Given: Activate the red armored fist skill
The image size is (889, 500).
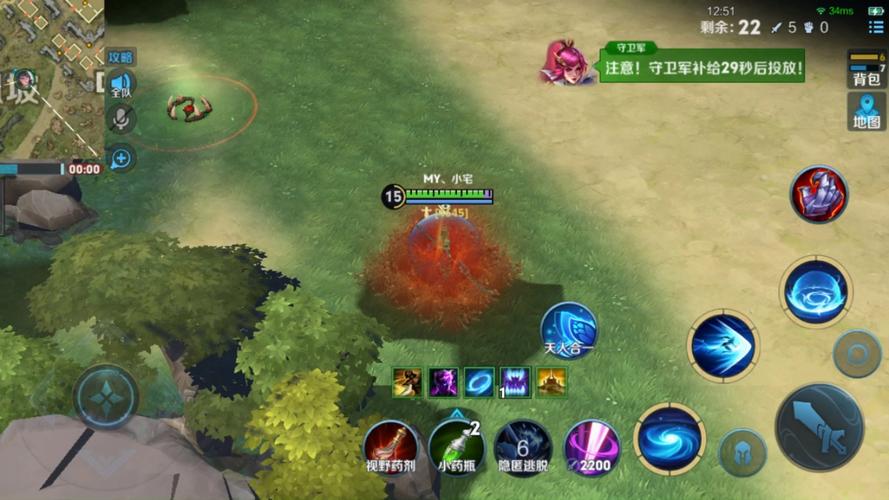Looking at the screenshot, I should 820,194.
